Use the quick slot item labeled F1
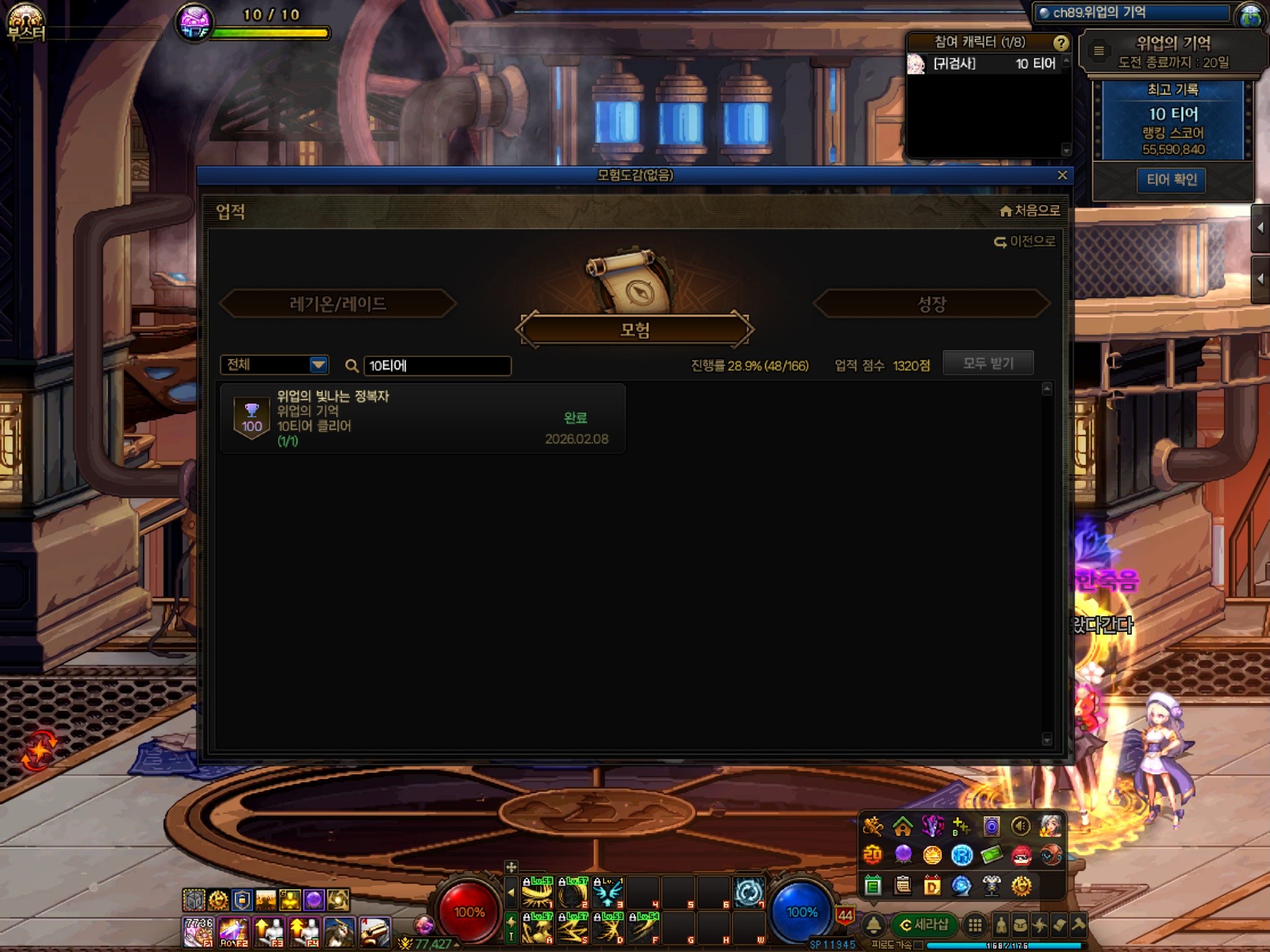 point(198,932)
